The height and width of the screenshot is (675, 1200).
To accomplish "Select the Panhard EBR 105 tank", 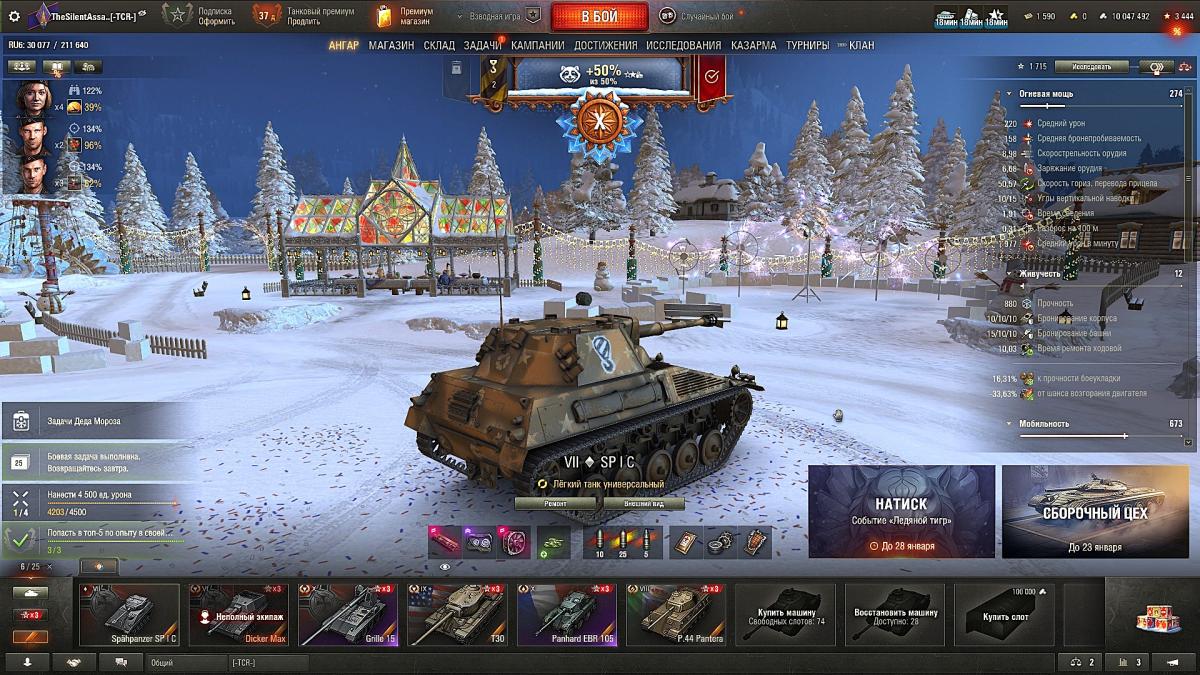I will (566, 616).
